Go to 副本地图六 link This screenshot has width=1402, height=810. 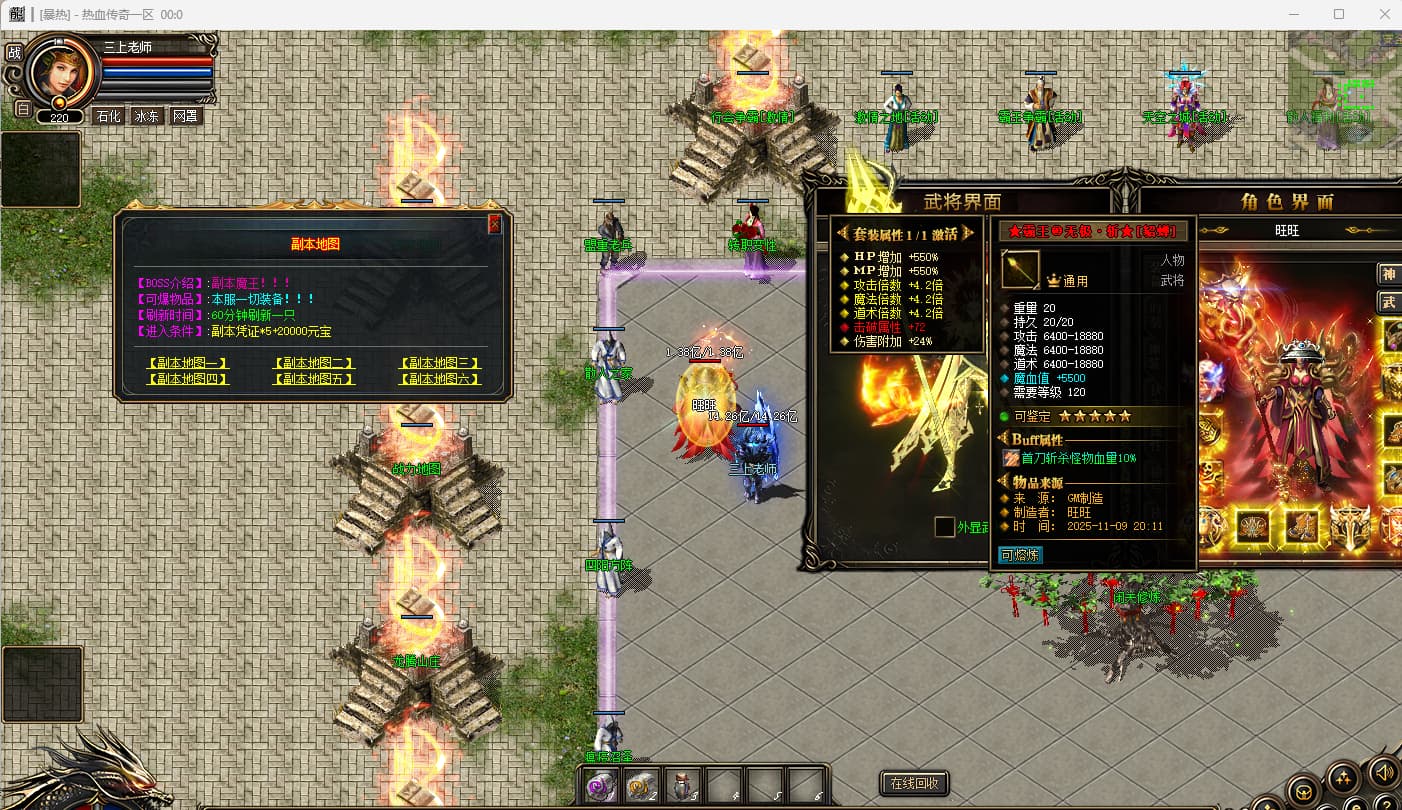(x=440, y=380)
